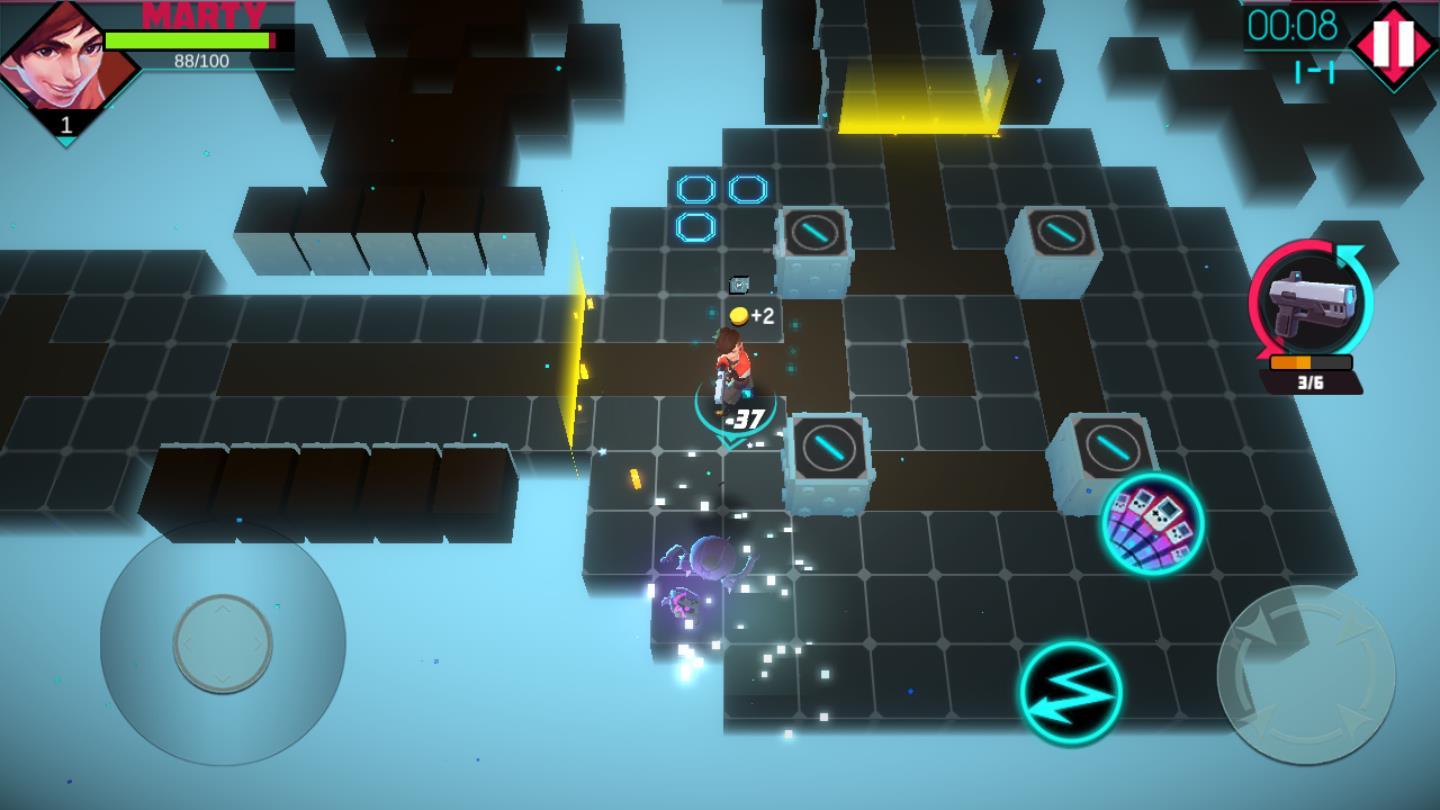Trigger the lightning dash ability
The image size is (1440, 810).
[x=1071, y=692]
